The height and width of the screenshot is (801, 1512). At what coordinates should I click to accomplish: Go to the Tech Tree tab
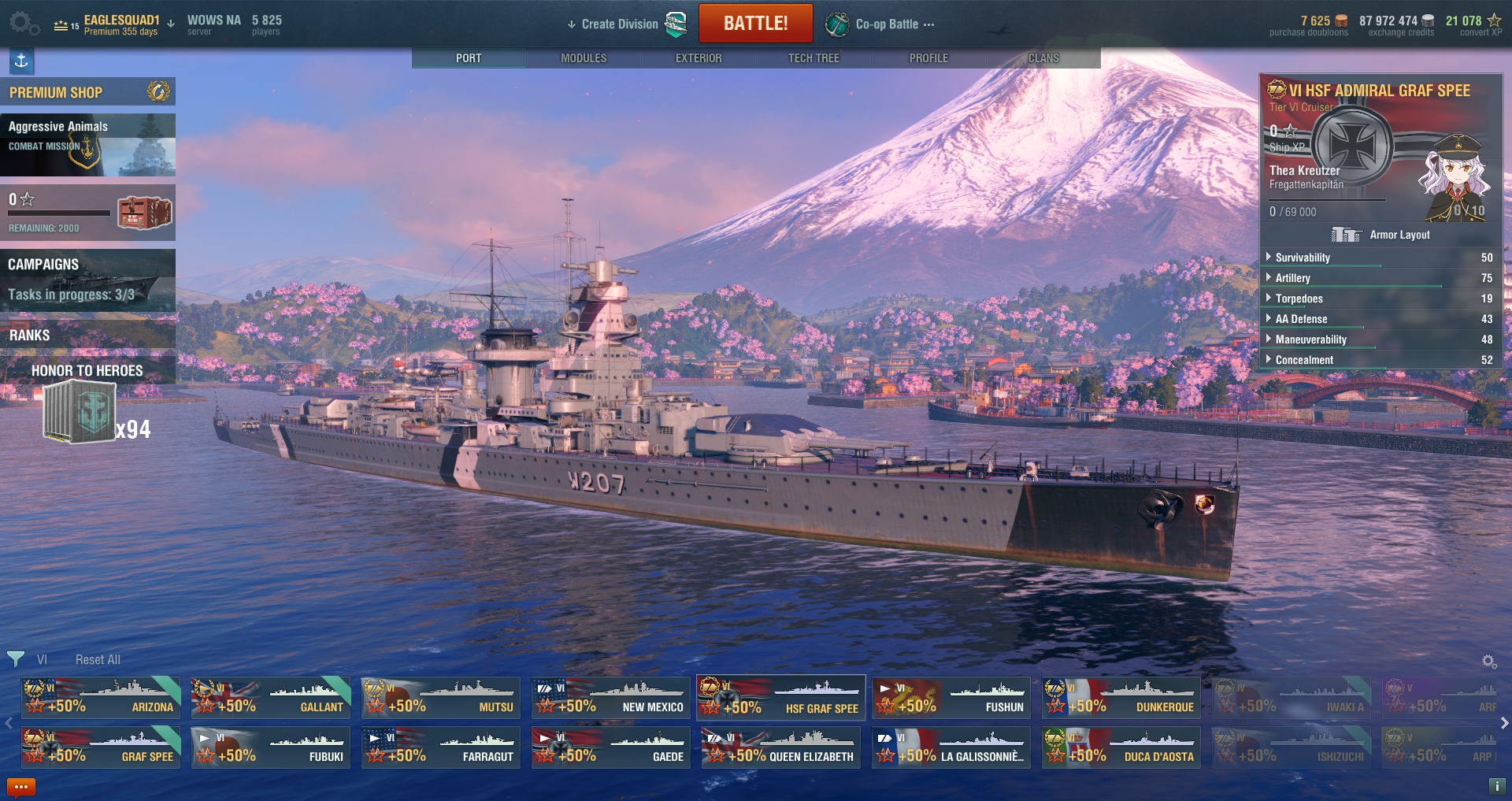813,58
